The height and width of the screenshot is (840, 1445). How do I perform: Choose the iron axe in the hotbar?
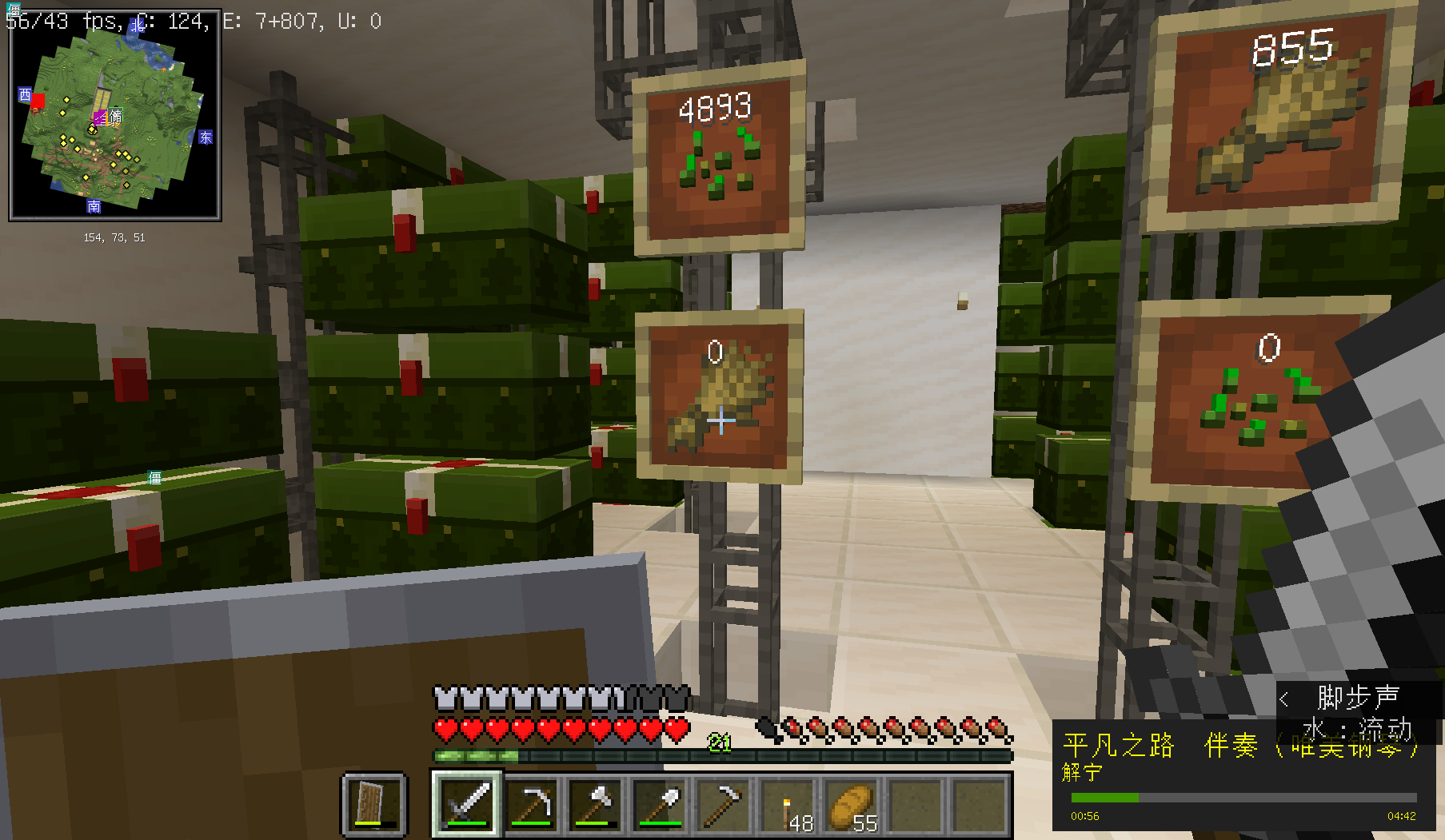(596, 803)
